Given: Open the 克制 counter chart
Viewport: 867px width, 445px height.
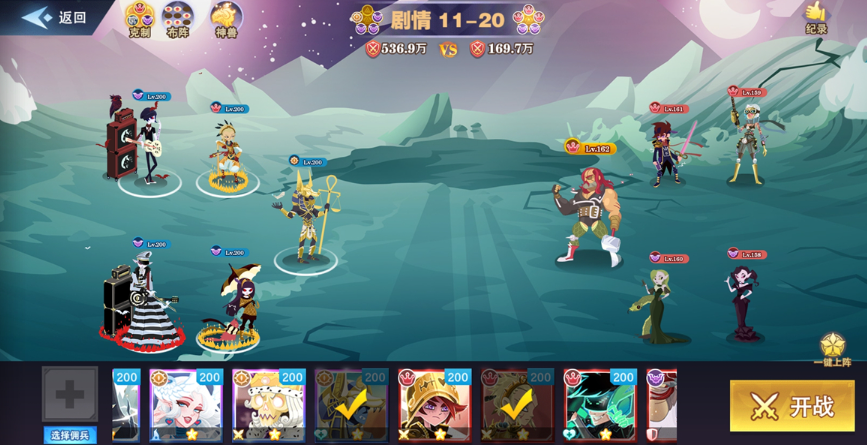Looking at the screenshot, I should click(140, 19).
